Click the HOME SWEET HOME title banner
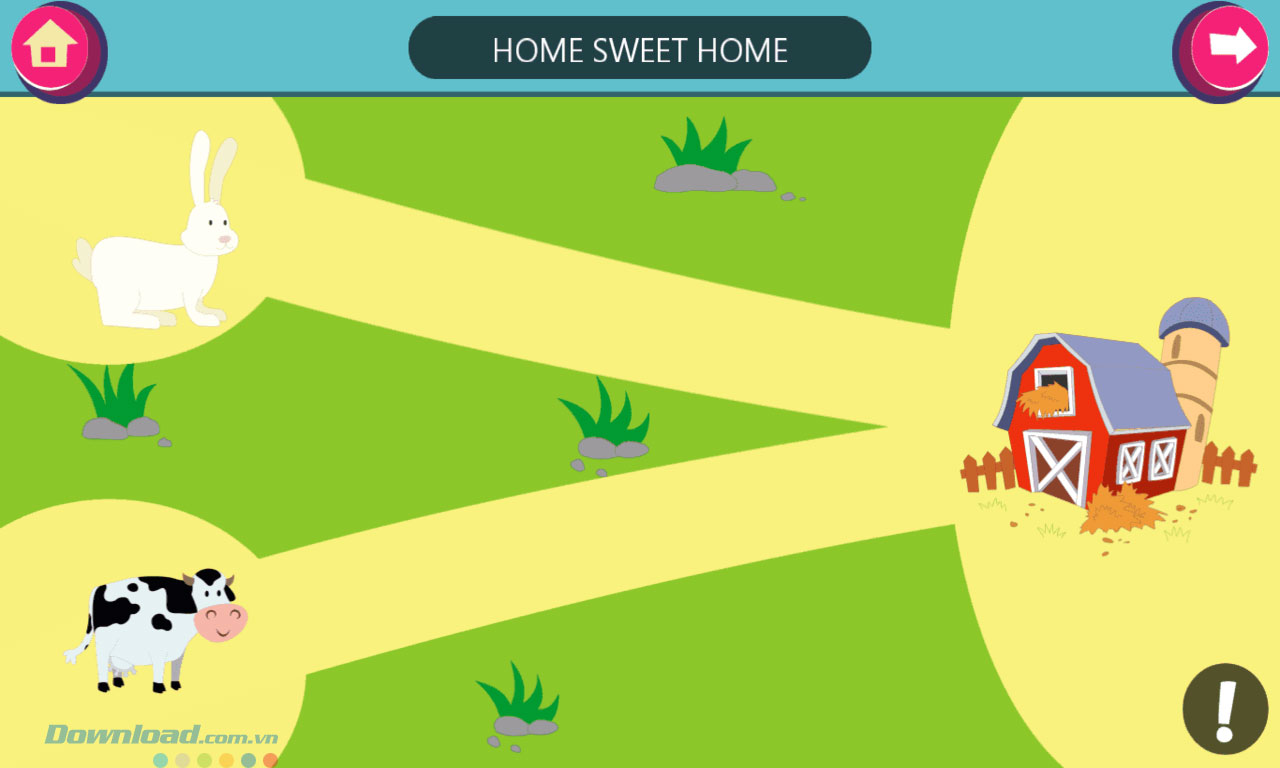1280x768 pixels. 640,47
